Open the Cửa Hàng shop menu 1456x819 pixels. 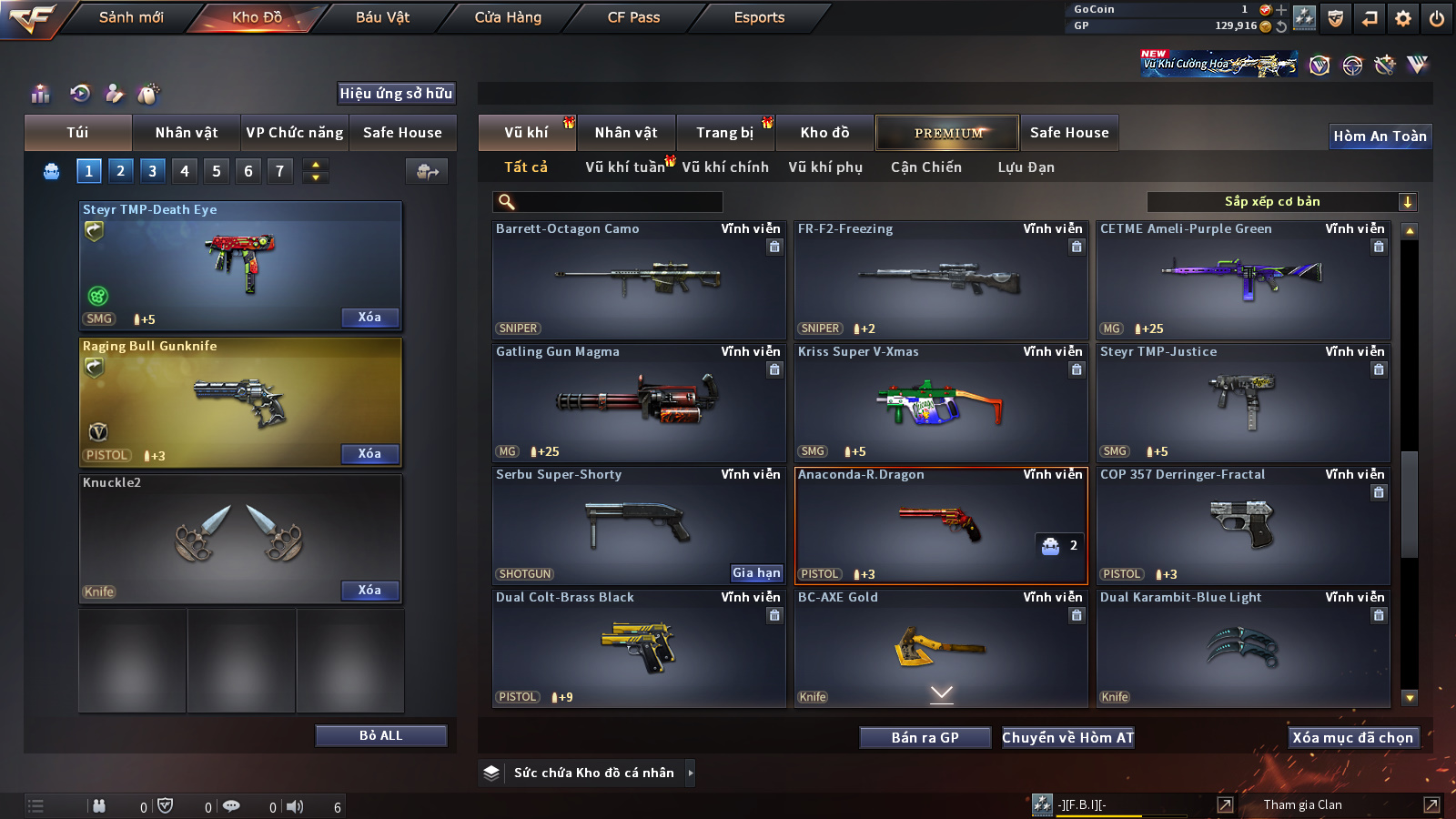(x=508, y=17)
